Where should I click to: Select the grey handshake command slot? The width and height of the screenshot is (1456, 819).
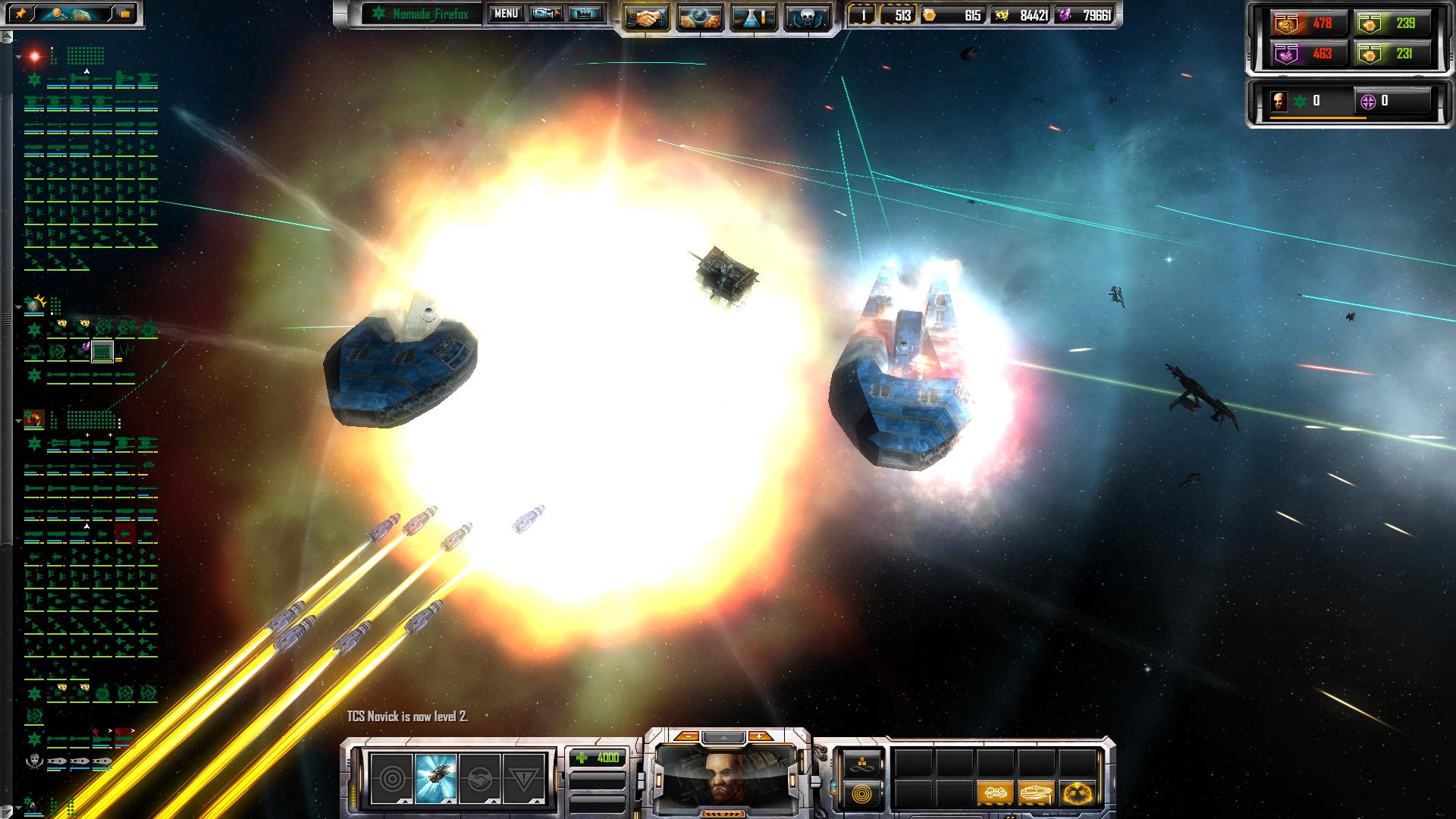(x=479, y=779)
